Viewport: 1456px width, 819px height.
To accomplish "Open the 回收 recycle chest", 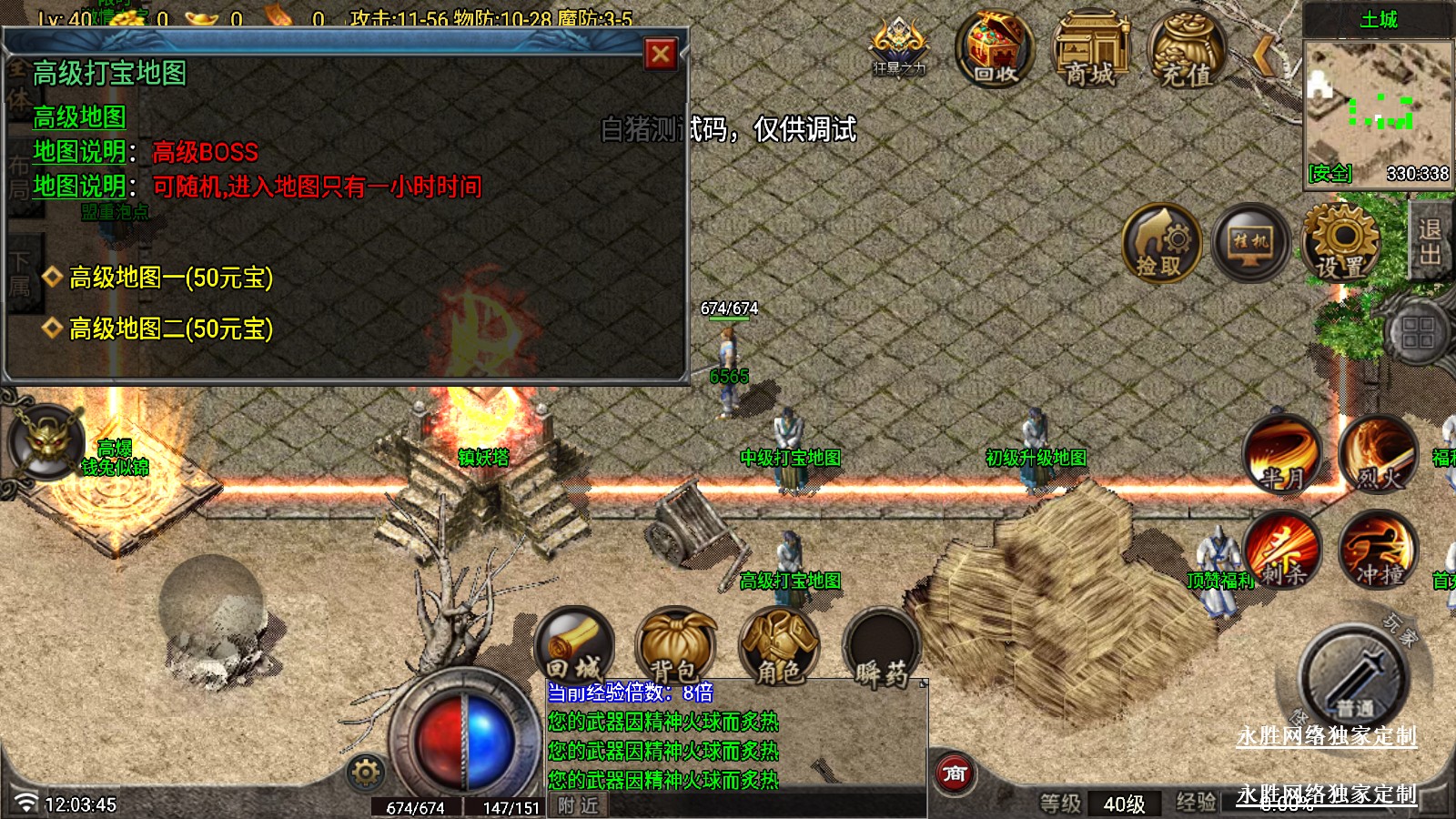I will point(995,50).
